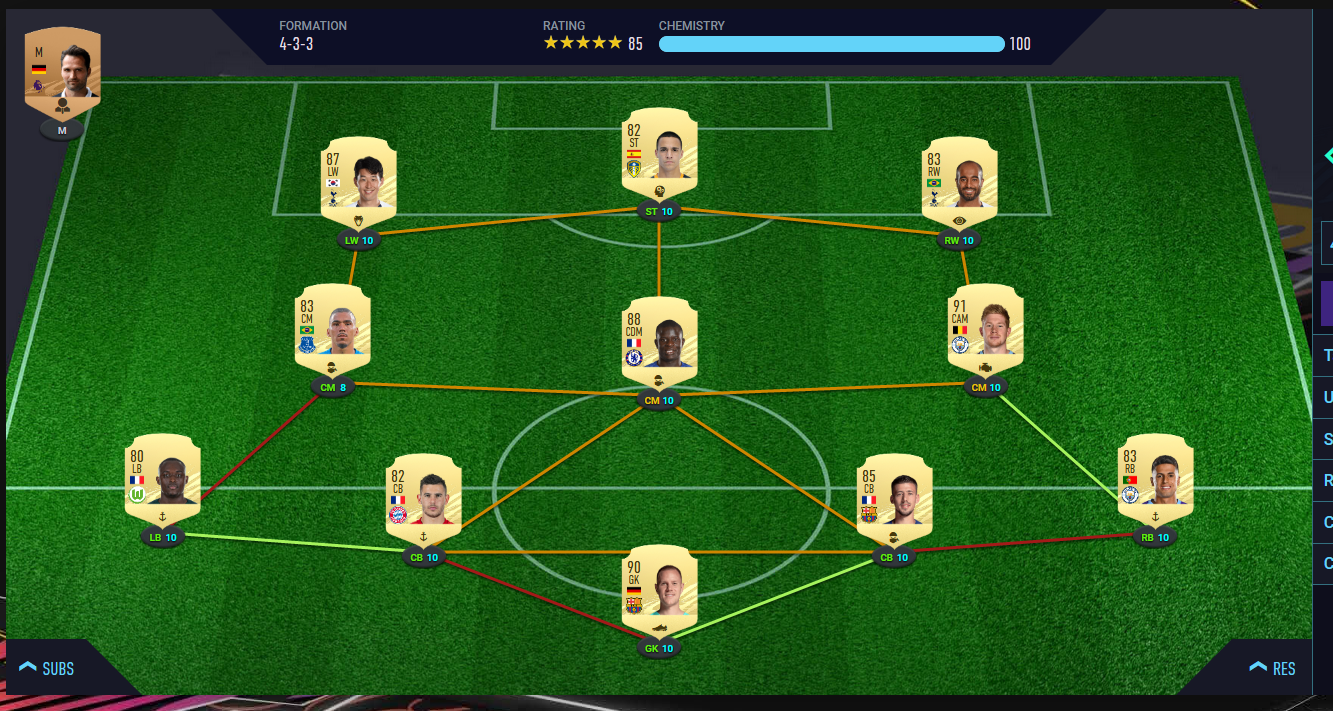The height and width of the screenshot is (711, 1333).
Task: Select the 88-rated CDM player card
Action: [659, 340]
